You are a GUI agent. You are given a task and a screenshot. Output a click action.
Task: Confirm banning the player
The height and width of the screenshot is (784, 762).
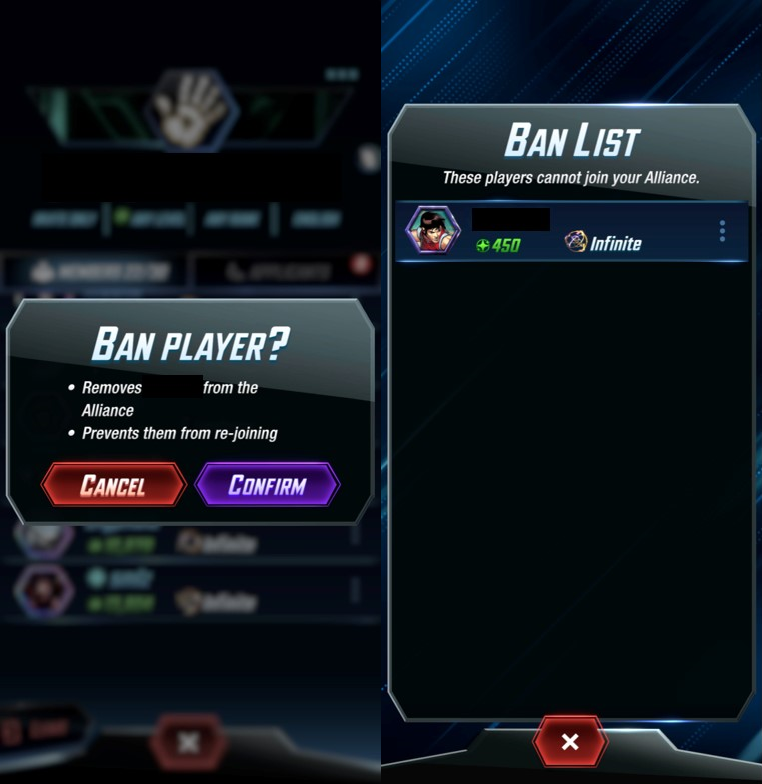(267, 486)
